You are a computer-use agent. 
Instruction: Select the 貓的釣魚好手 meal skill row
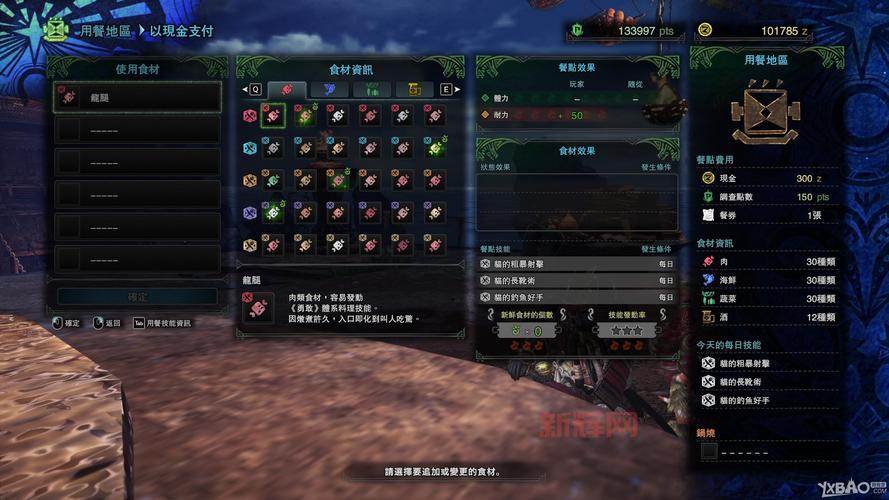(x=577, y=296)
